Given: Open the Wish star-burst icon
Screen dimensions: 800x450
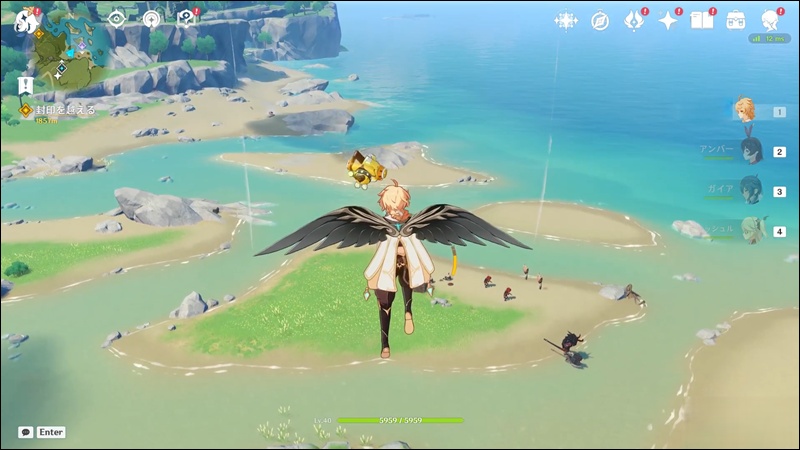Looking at the screenshot, I should (566, 21).
